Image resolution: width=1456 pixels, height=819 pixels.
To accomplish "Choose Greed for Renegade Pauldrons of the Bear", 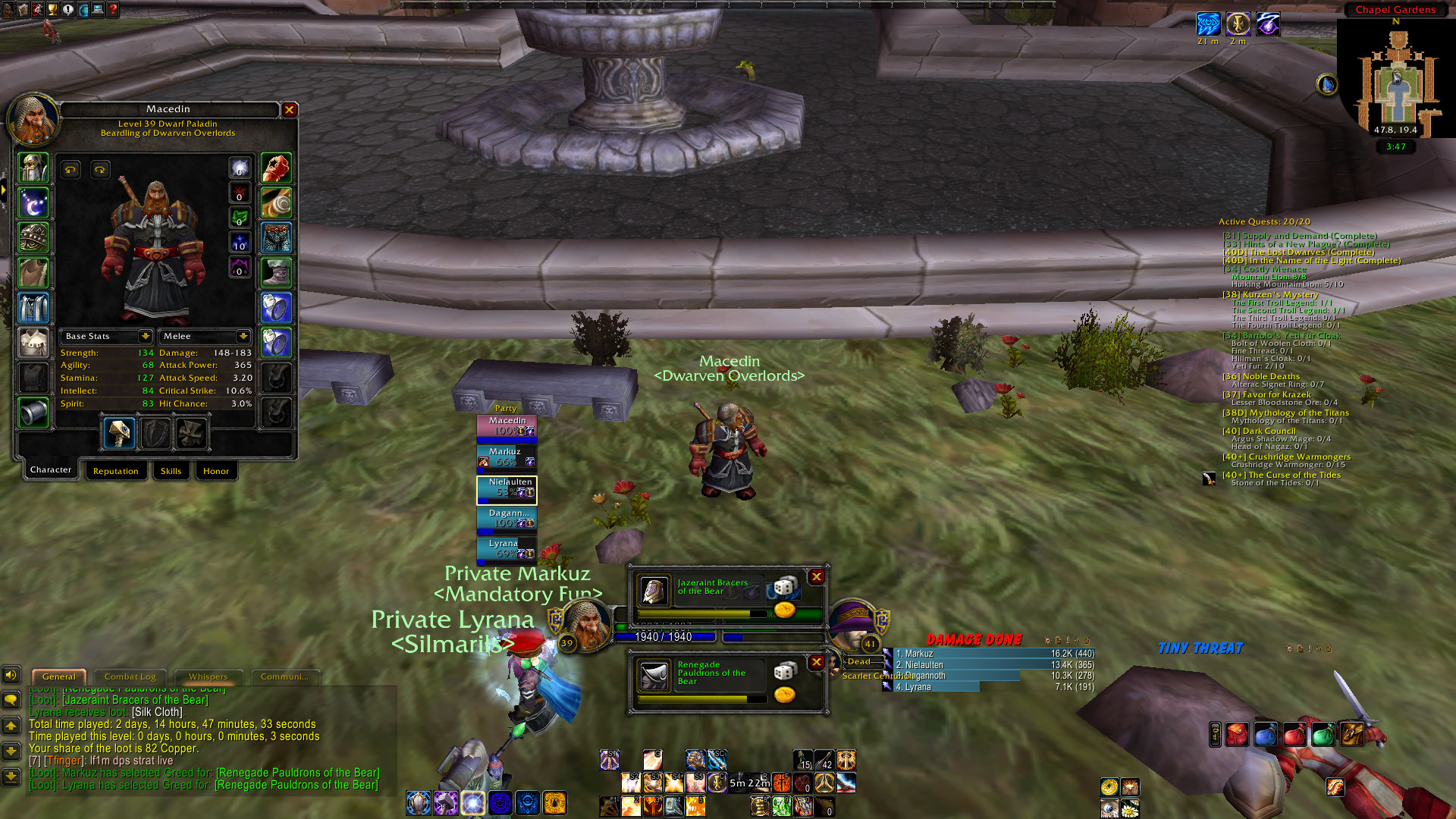I will click(785, 695).
